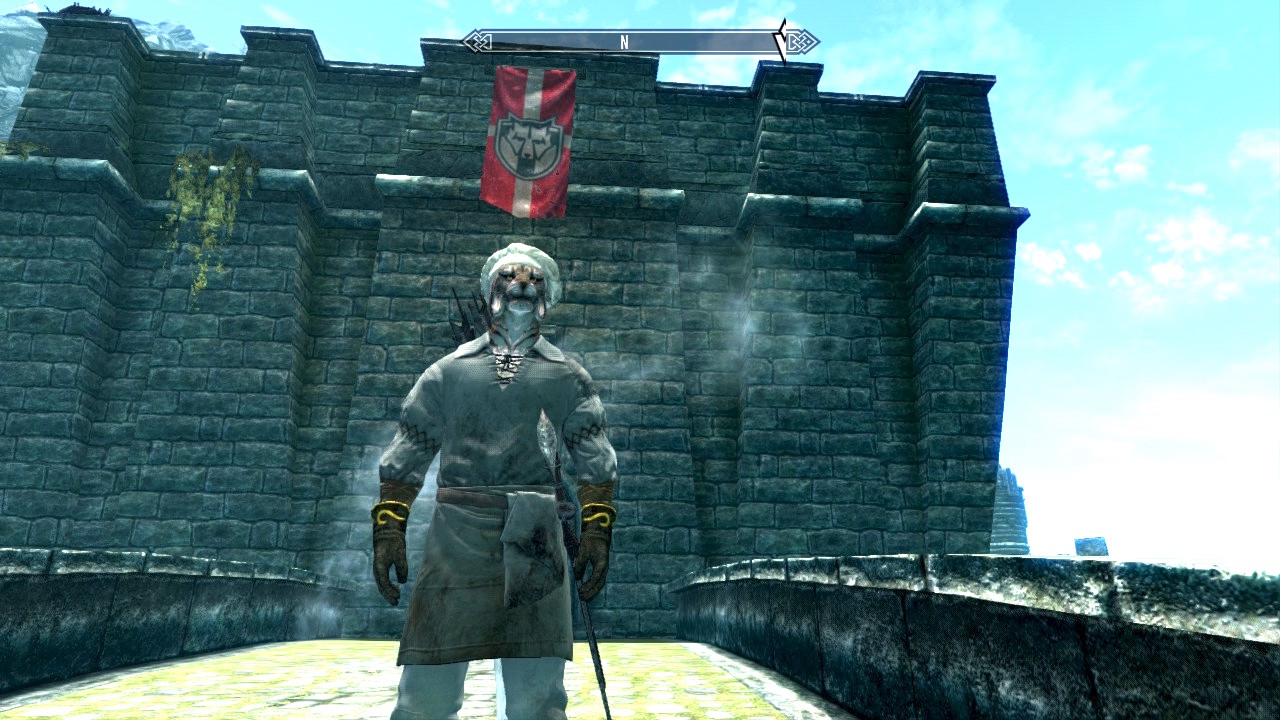Select the quest arrow marker on the compass
The image size is (1280, 720).
[x=783, y=42]
